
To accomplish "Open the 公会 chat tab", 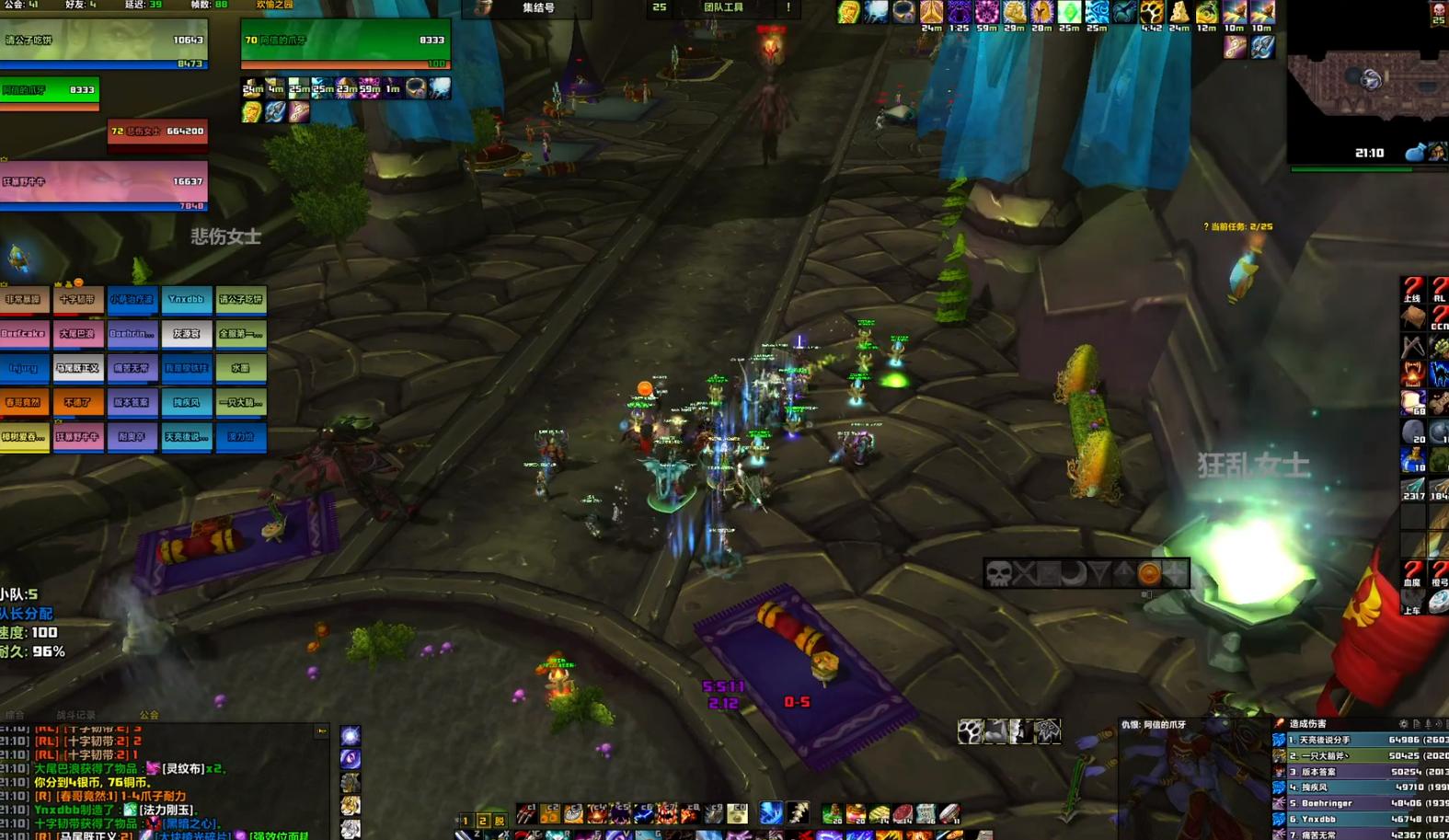I will [x=149, y=715].
